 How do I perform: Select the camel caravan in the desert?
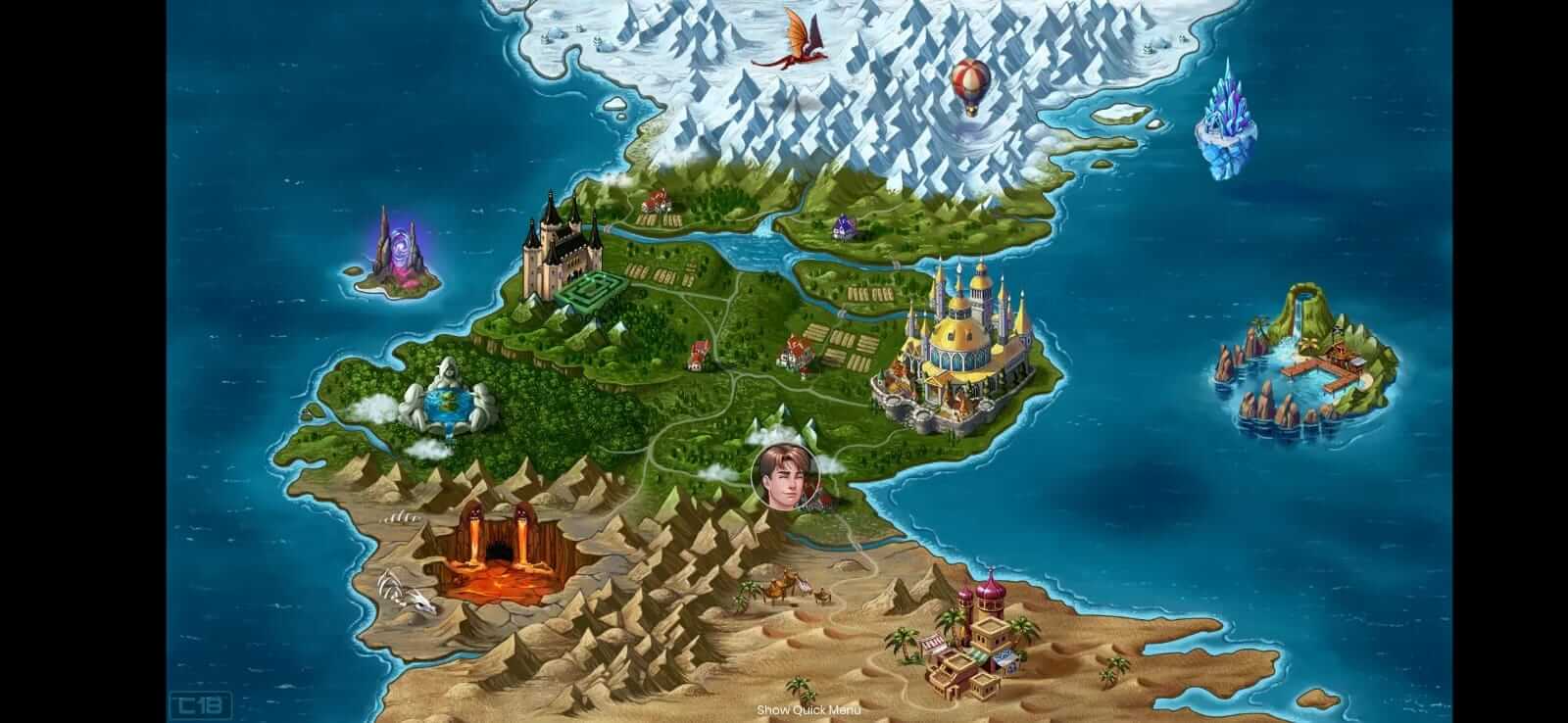pyautogui.click(x=784, y=586)
